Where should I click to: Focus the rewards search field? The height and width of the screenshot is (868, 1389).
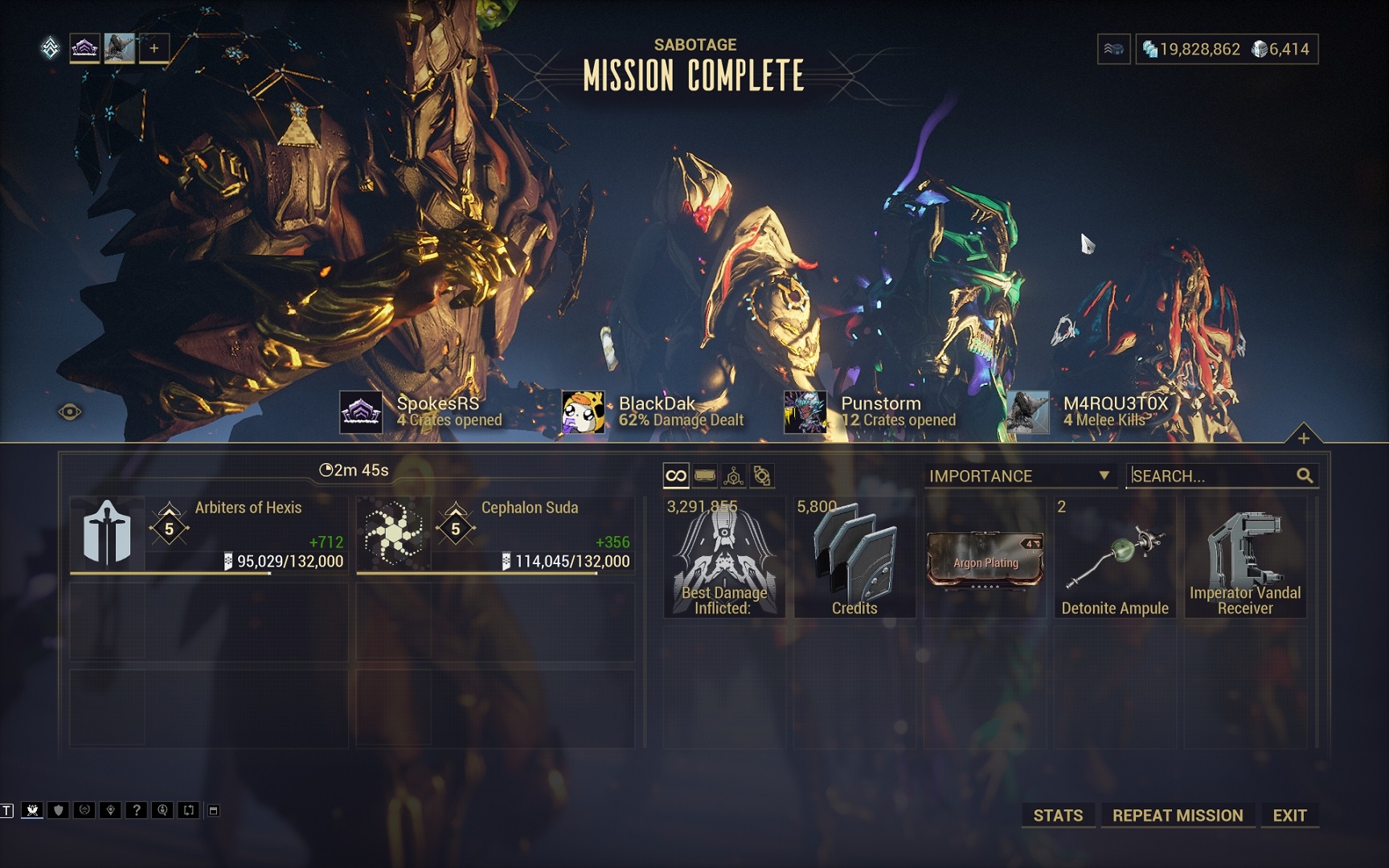(1211, 476)
